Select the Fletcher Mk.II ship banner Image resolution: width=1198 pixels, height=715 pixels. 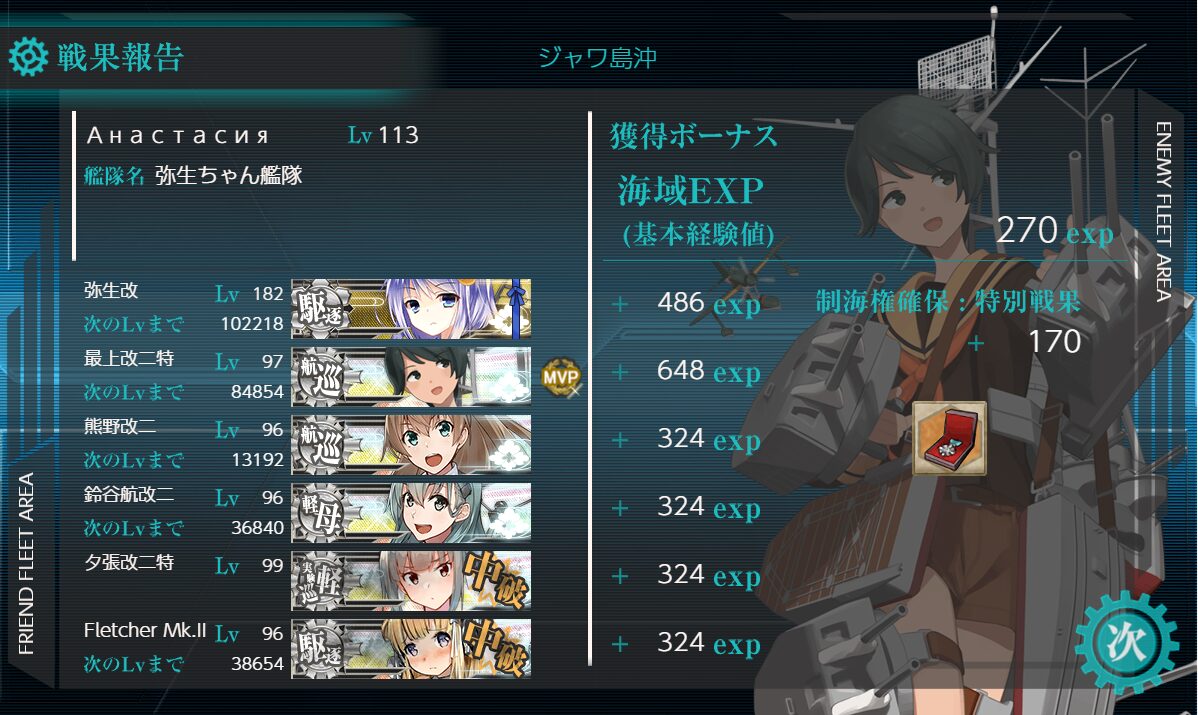[411, 648]
